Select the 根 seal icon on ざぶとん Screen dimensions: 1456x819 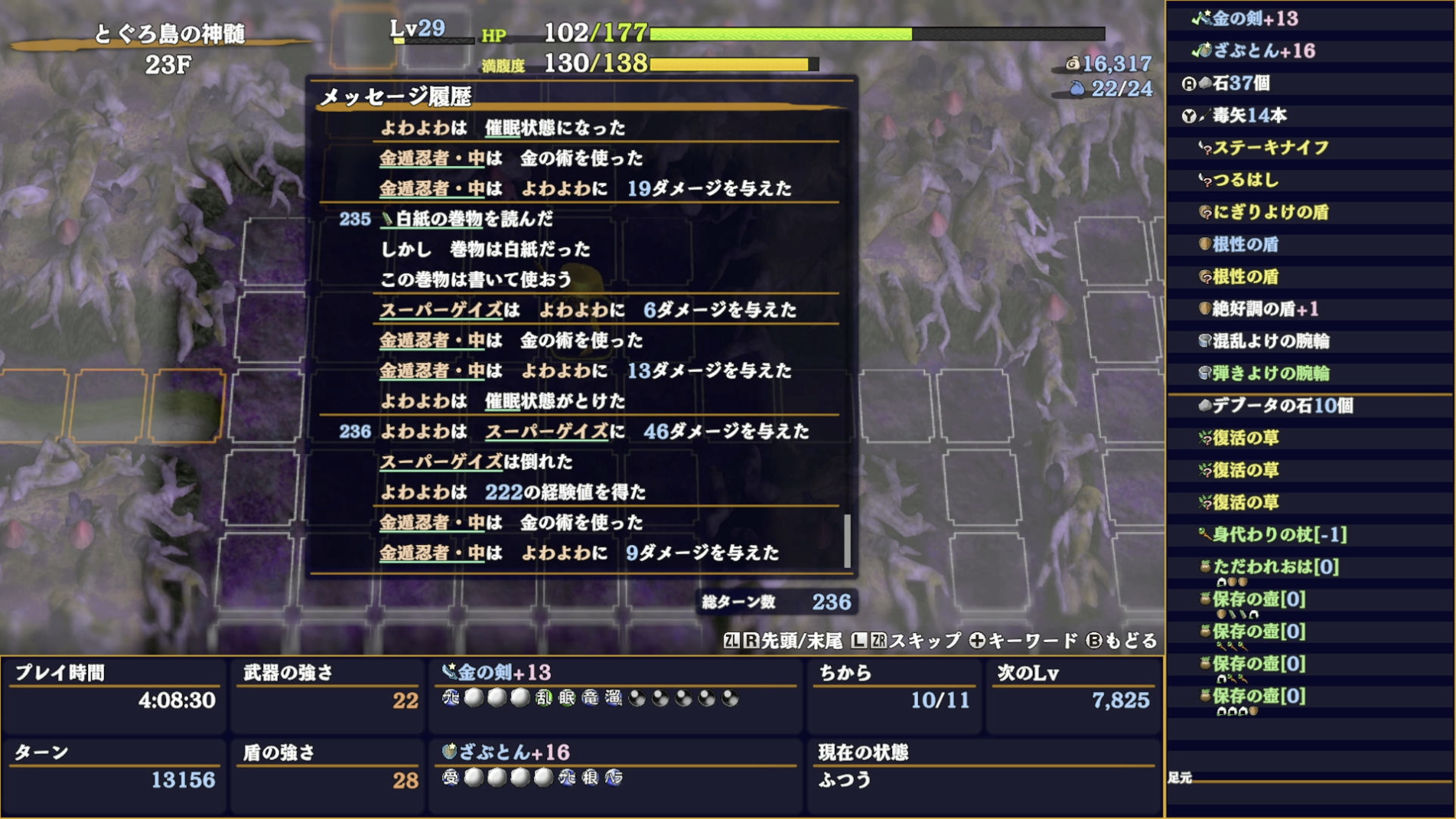click(x=590, y=778)
